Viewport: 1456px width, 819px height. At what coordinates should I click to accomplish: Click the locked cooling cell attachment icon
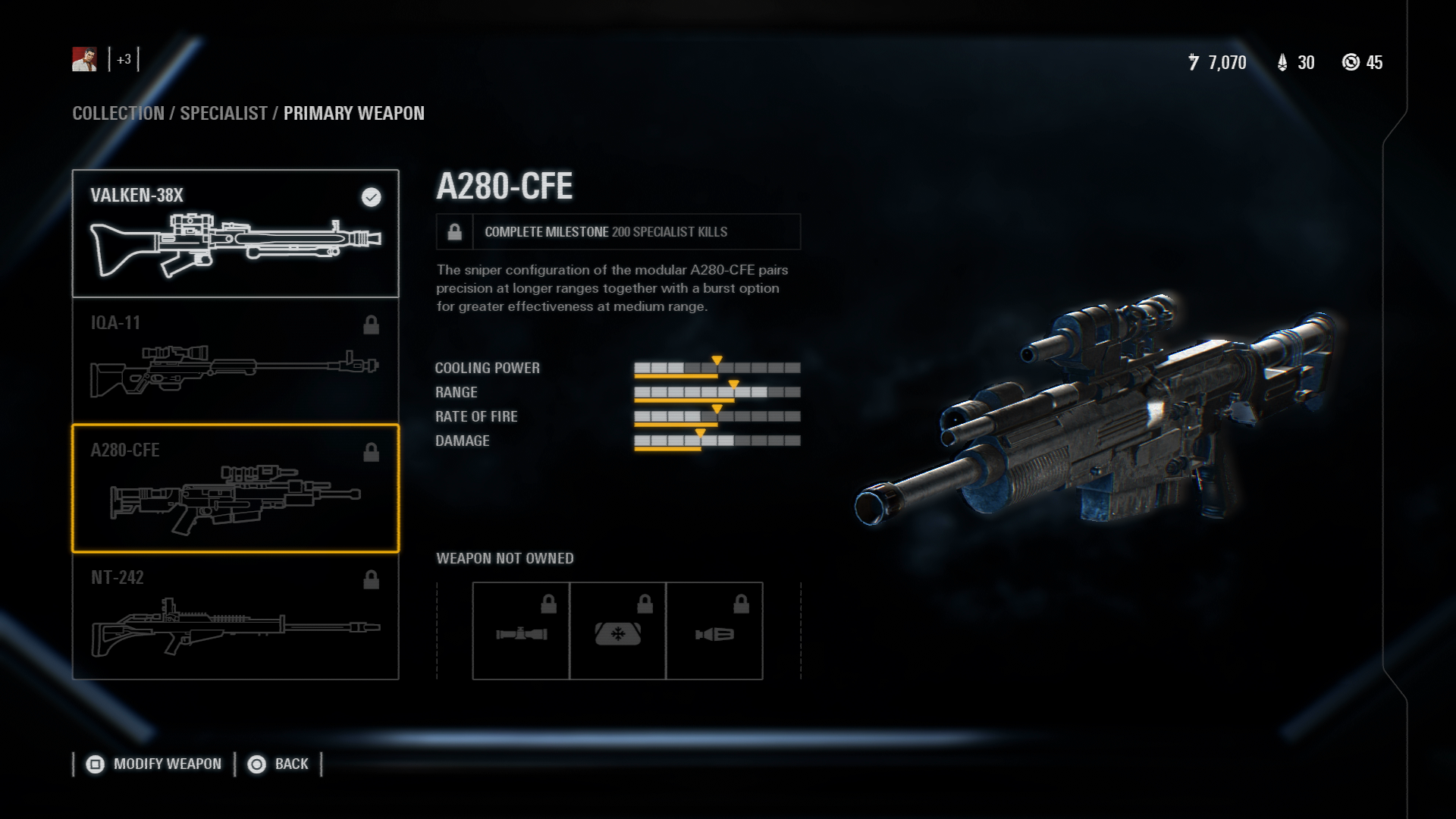pyautogui.click(x=618, y=631)
